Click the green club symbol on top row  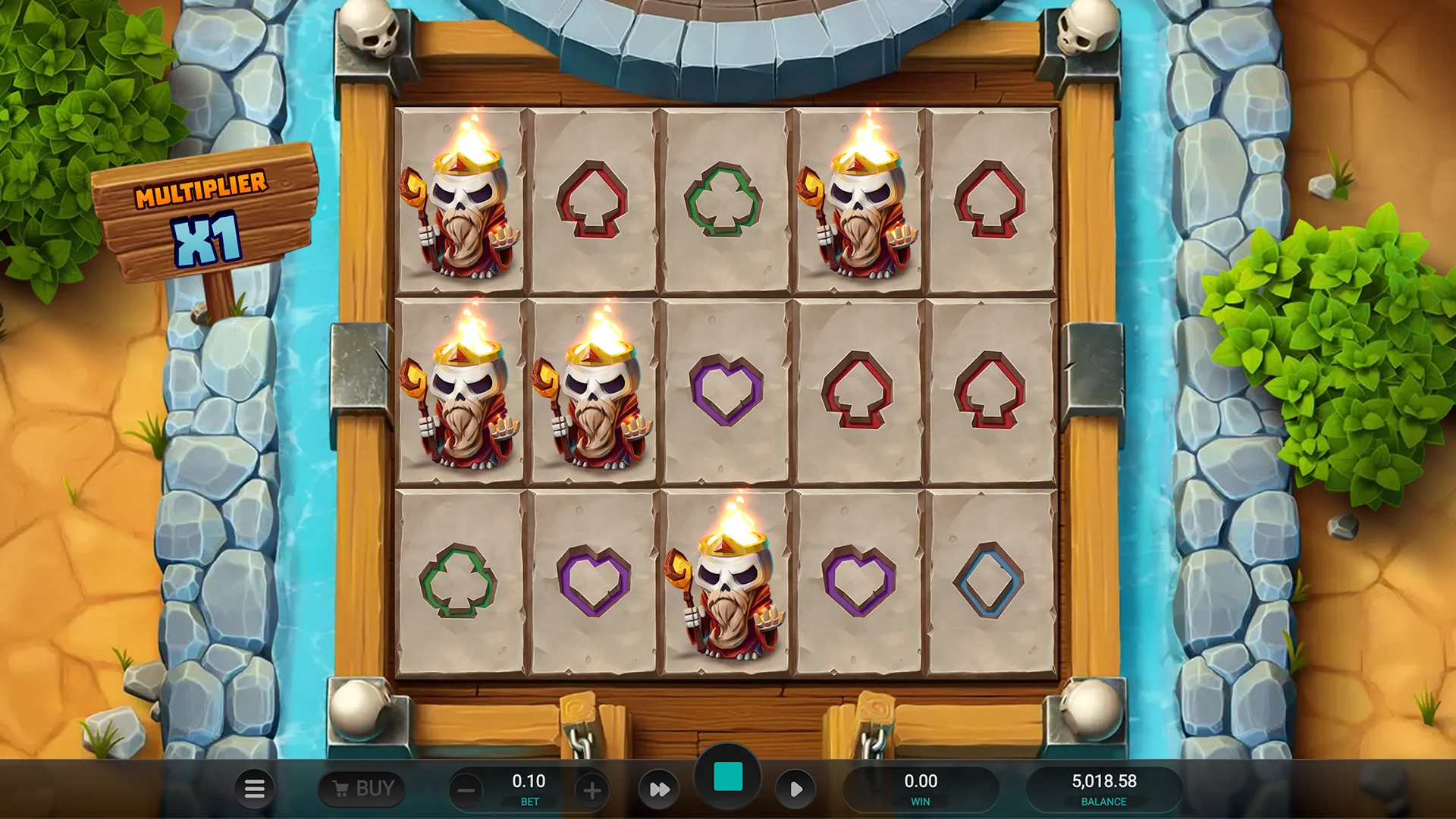coord(724,199)
